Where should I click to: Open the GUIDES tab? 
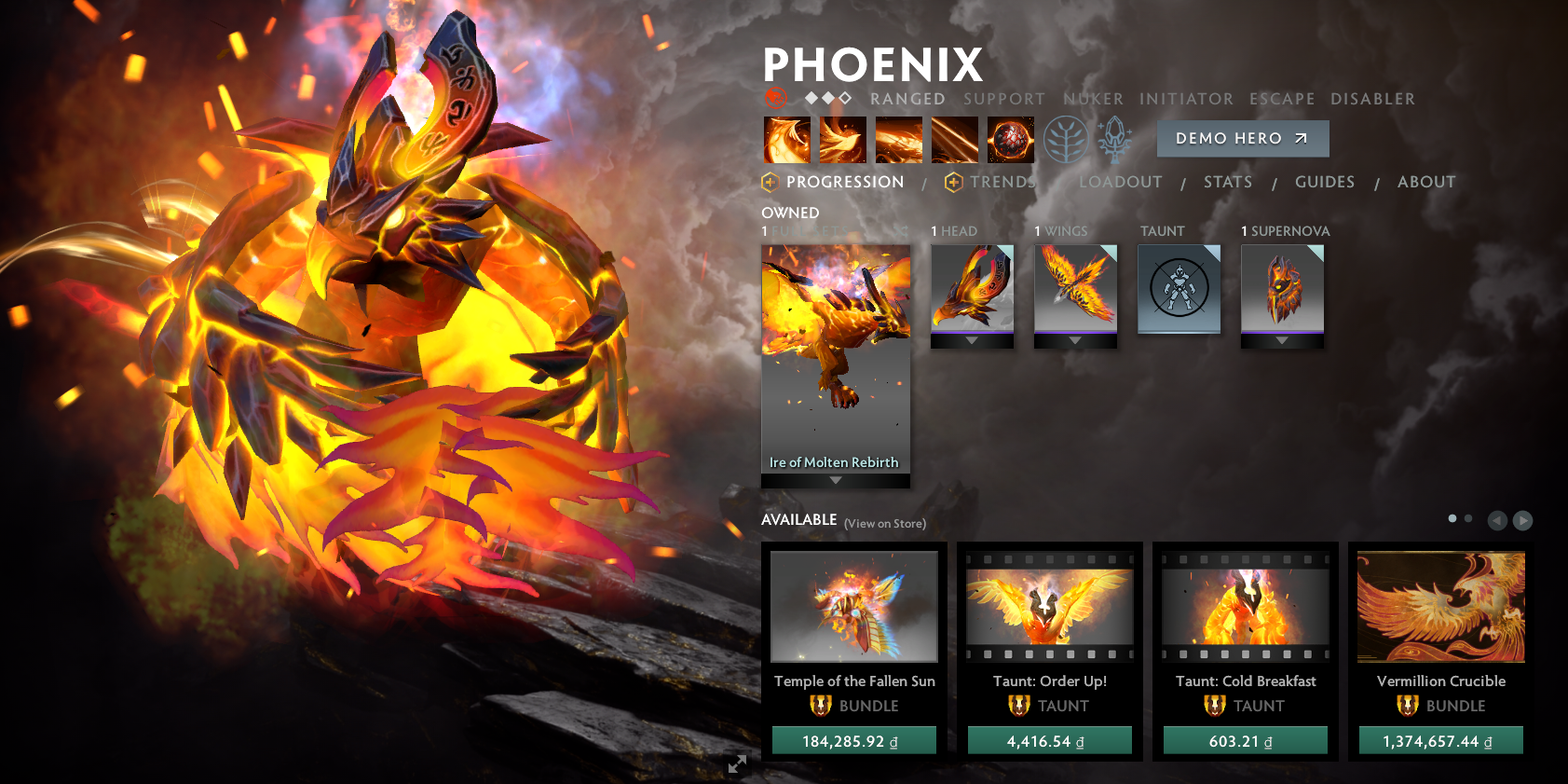click(1324, 182)
